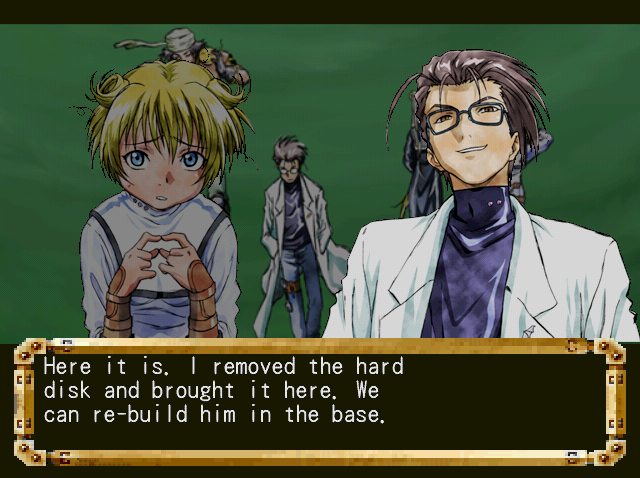Viewport: 640px width, 478px height.
Task: Click the dialogue text box to continue
Action: click(x=318, y=402)
